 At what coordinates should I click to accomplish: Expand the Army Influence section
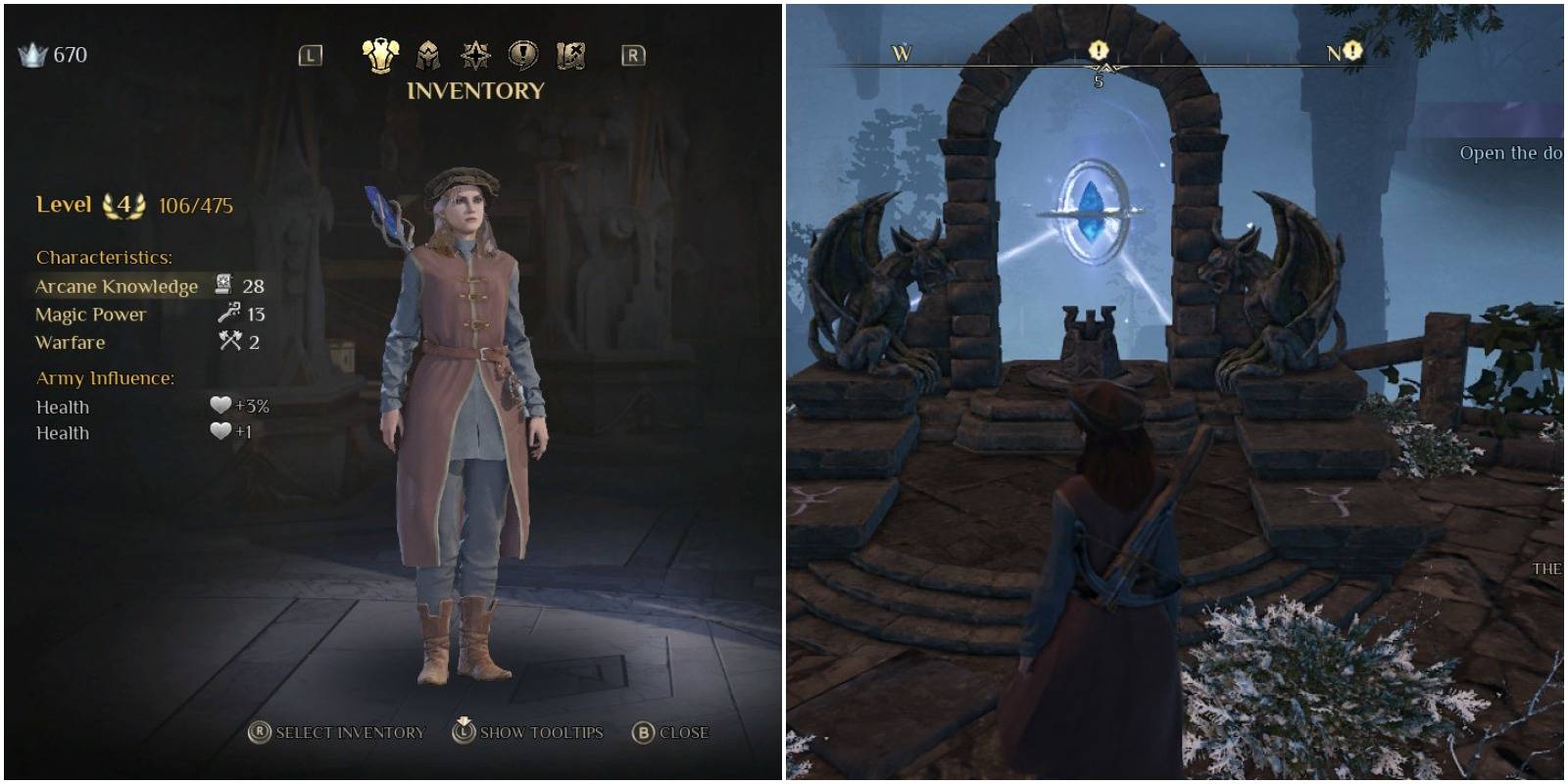point(106,377)
